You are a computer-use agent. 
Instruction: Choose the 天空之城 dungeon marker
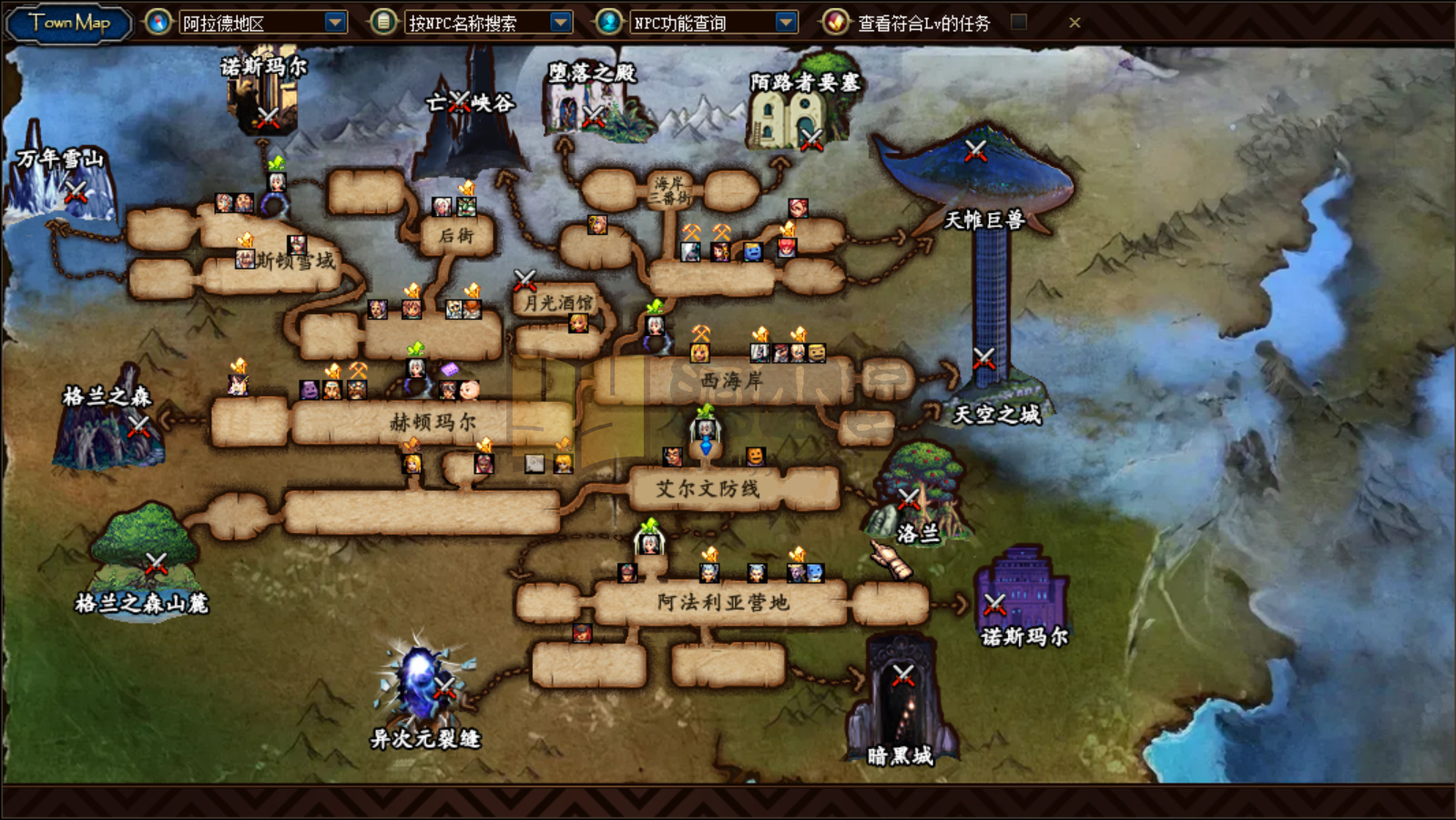[x=983, y=358]
